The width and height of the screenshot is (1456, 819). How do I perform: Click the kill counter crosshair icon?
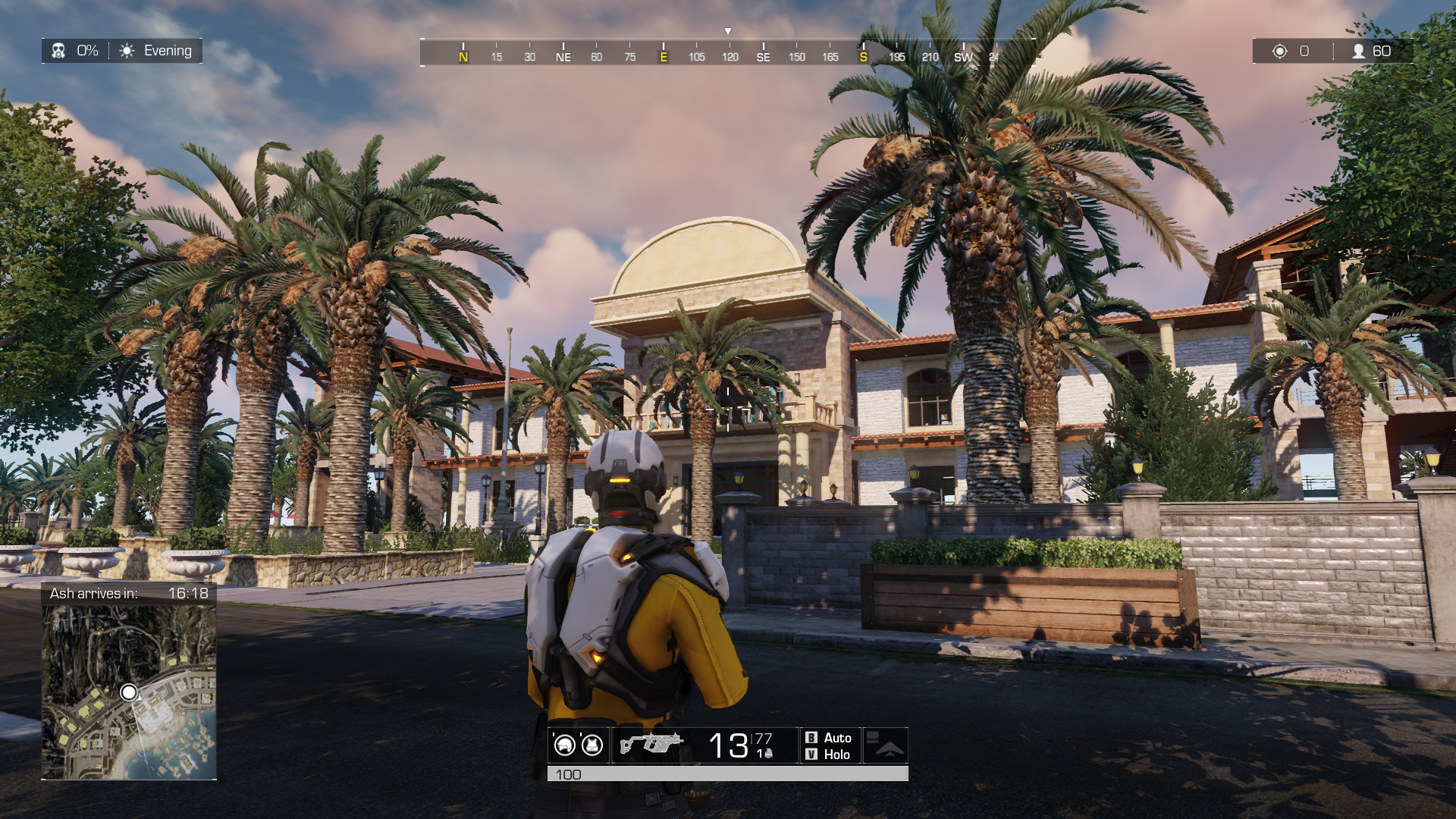[1279, 51]
